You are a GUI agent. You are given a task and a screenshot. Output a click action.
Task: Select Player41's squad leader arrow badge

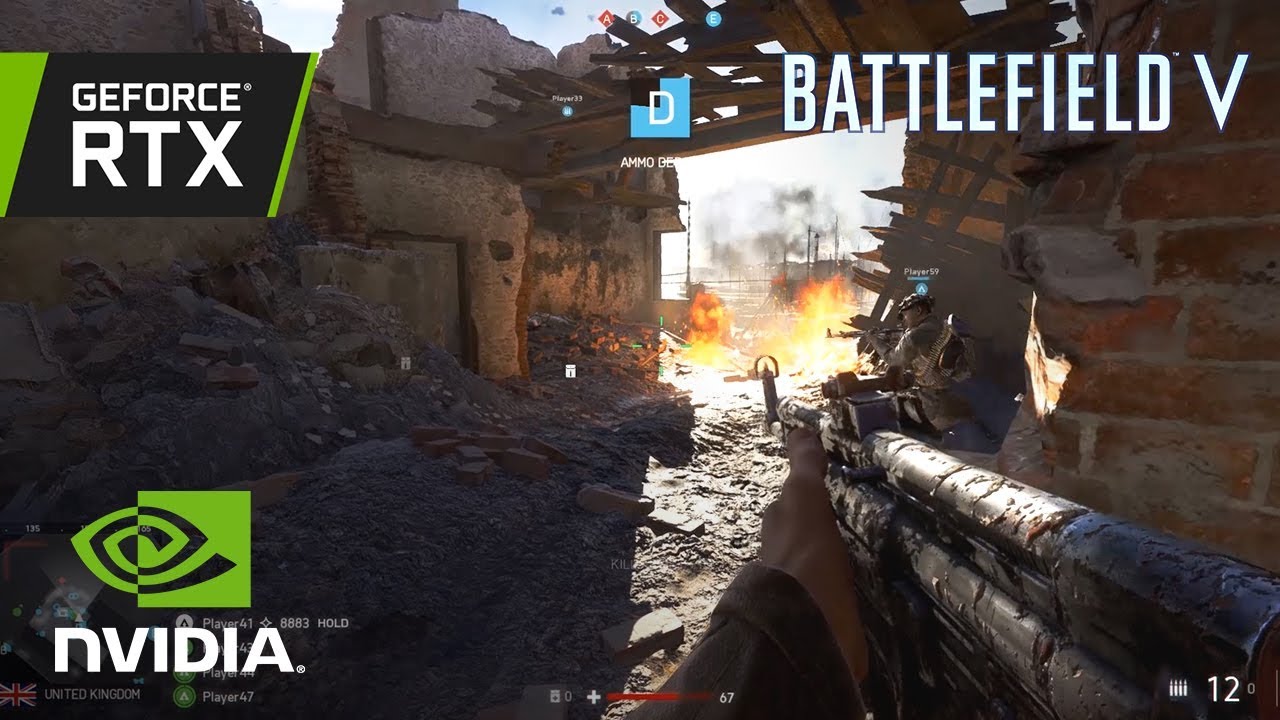click(x=266, y=621)
